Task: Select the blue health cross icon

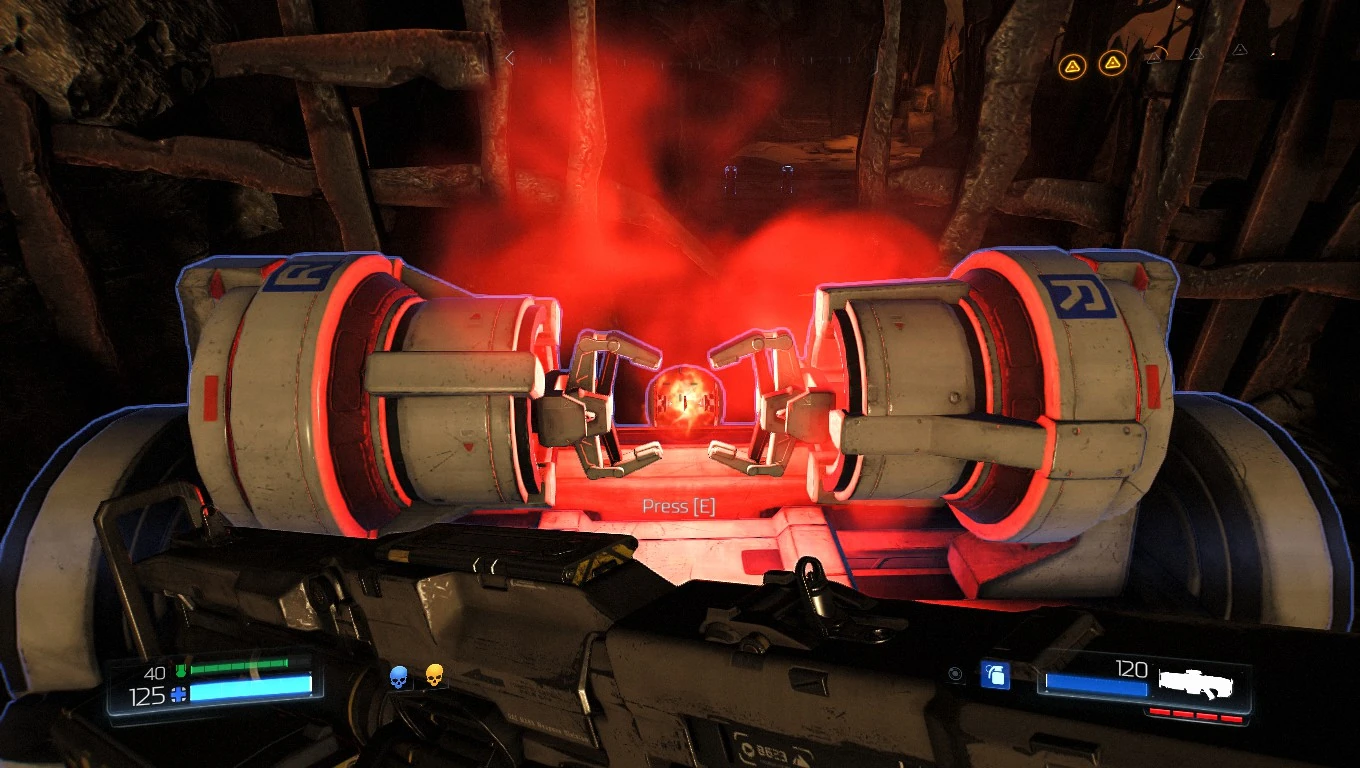Action: 177,693
